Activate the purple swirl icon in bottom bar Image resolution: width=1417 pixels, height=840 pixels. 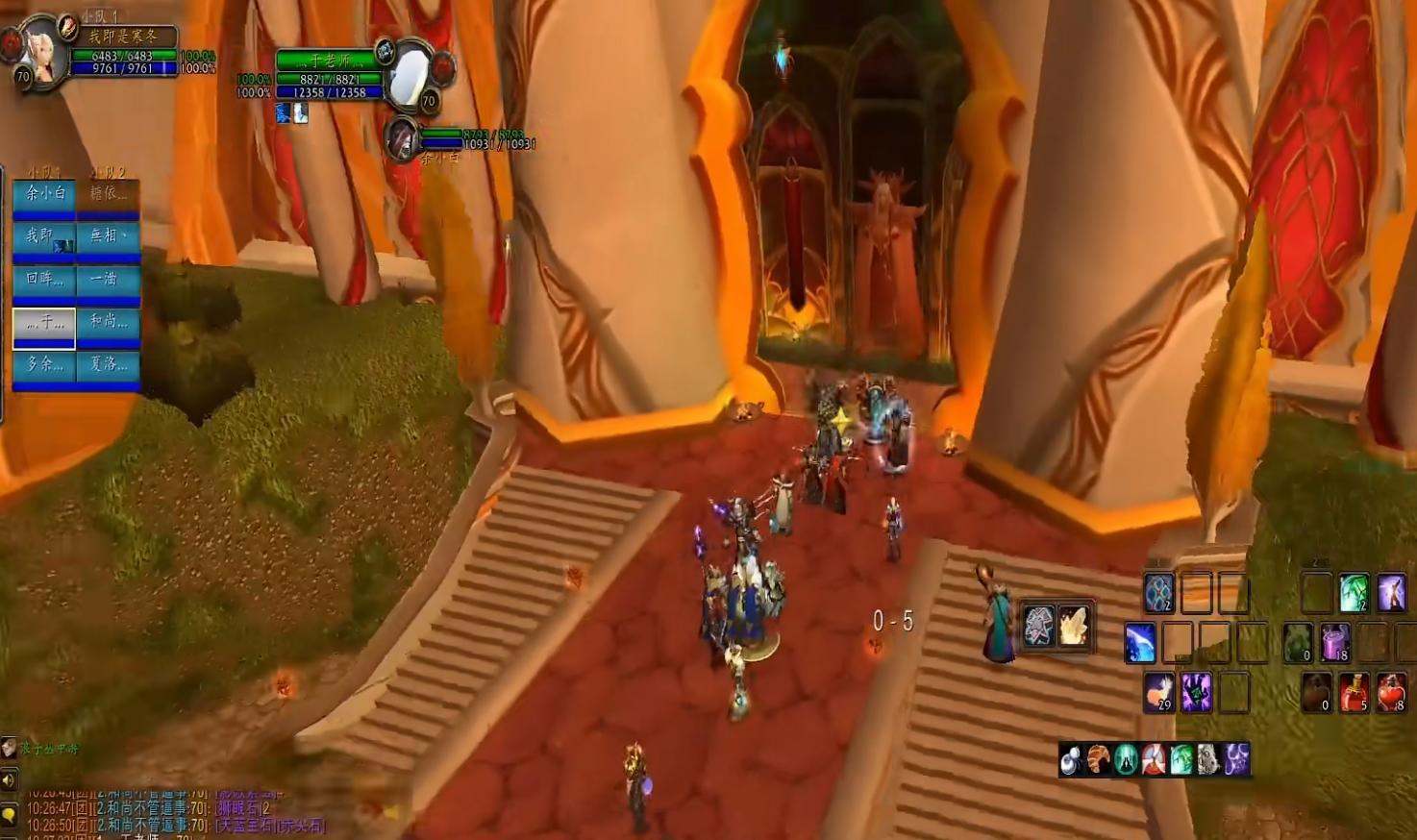pyautogui.click(x=1236, y=759)
